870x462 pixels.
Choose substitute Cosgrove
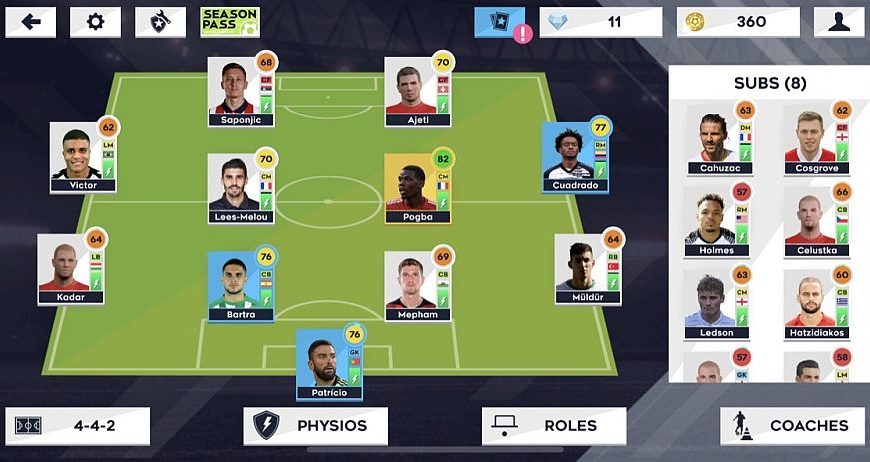[816, 139]
